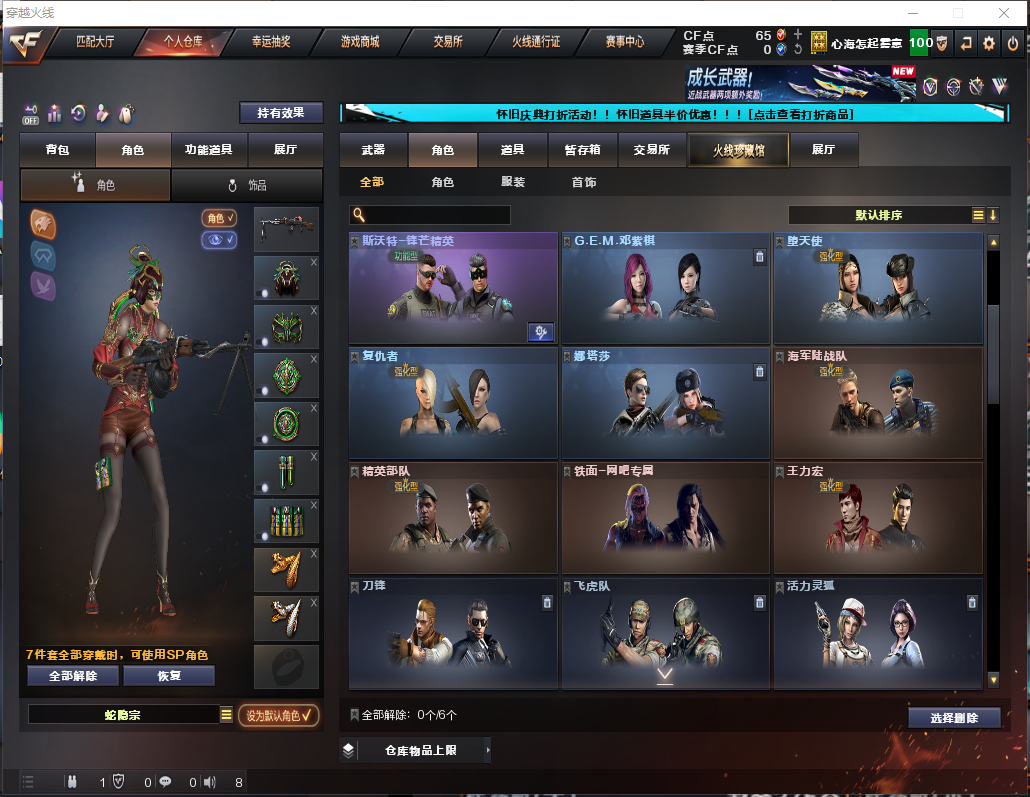This screenshot has height=797, width=1030.
Task: Go to the 交易所 exchange in top navigation
Action: click(x=448, y=42)
